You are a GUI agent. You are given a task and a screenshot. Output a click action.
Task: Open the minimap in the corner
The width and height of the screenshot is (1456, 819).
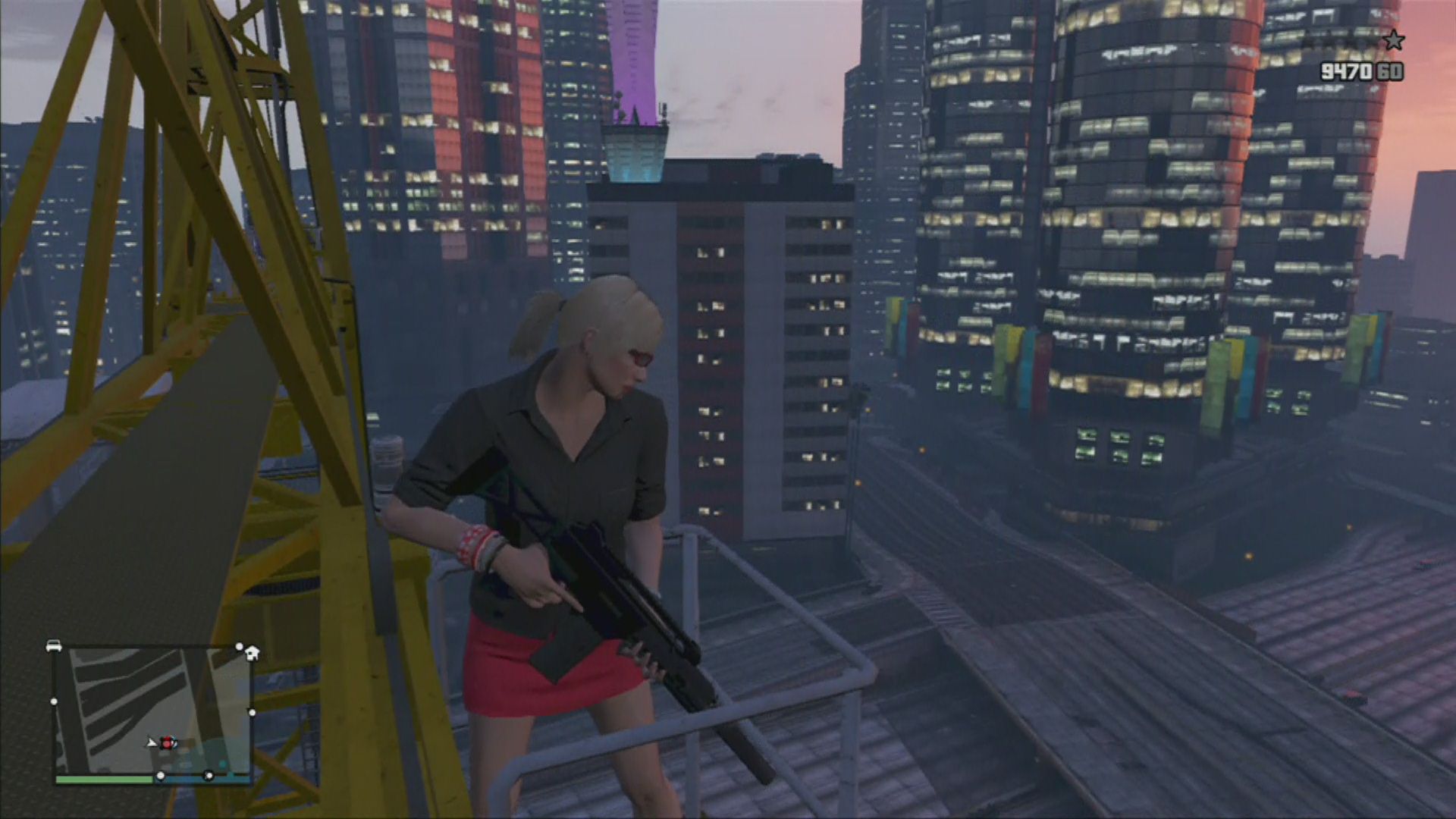click(152, 713)
